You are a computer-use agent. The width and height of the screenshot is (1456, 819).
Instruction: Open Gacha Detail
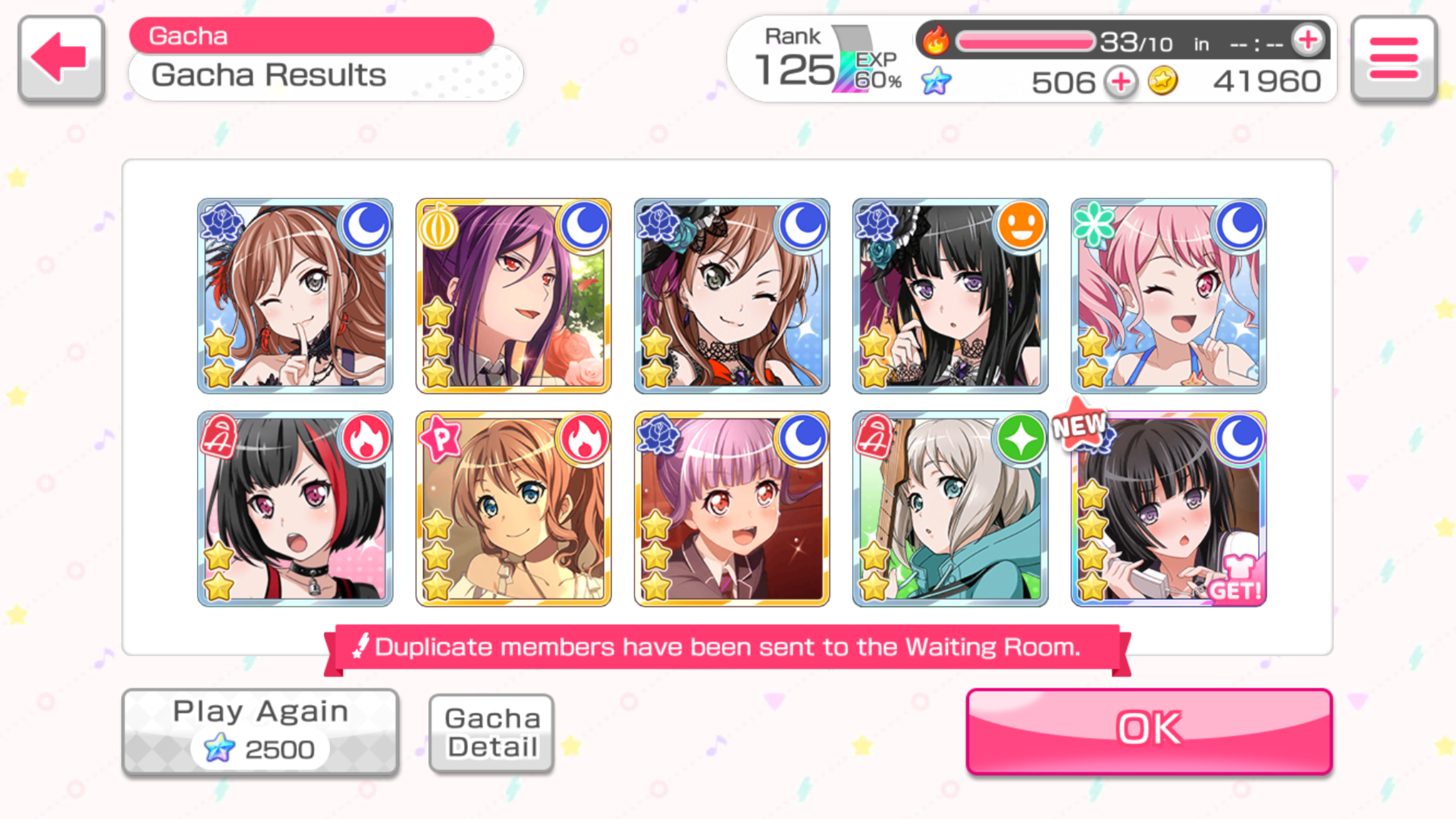click(491, 733)
